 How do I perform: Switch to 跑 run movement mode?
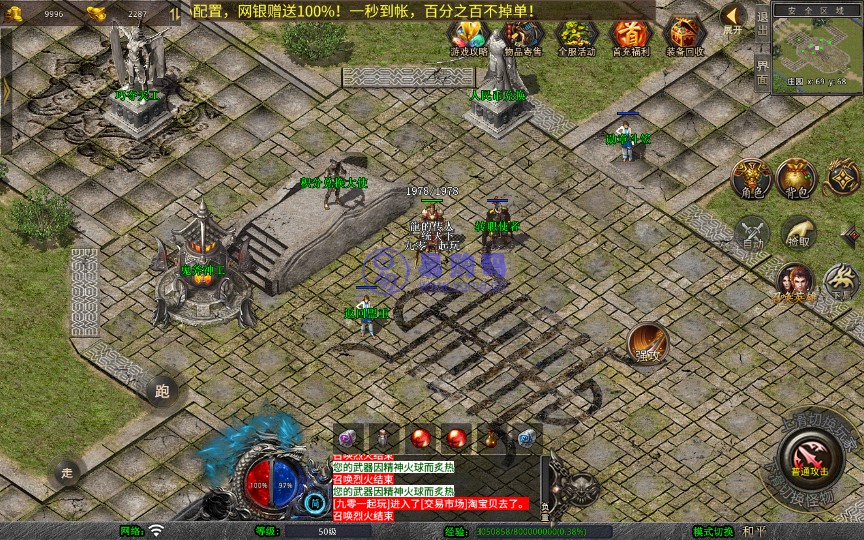(x=162, y=392)
